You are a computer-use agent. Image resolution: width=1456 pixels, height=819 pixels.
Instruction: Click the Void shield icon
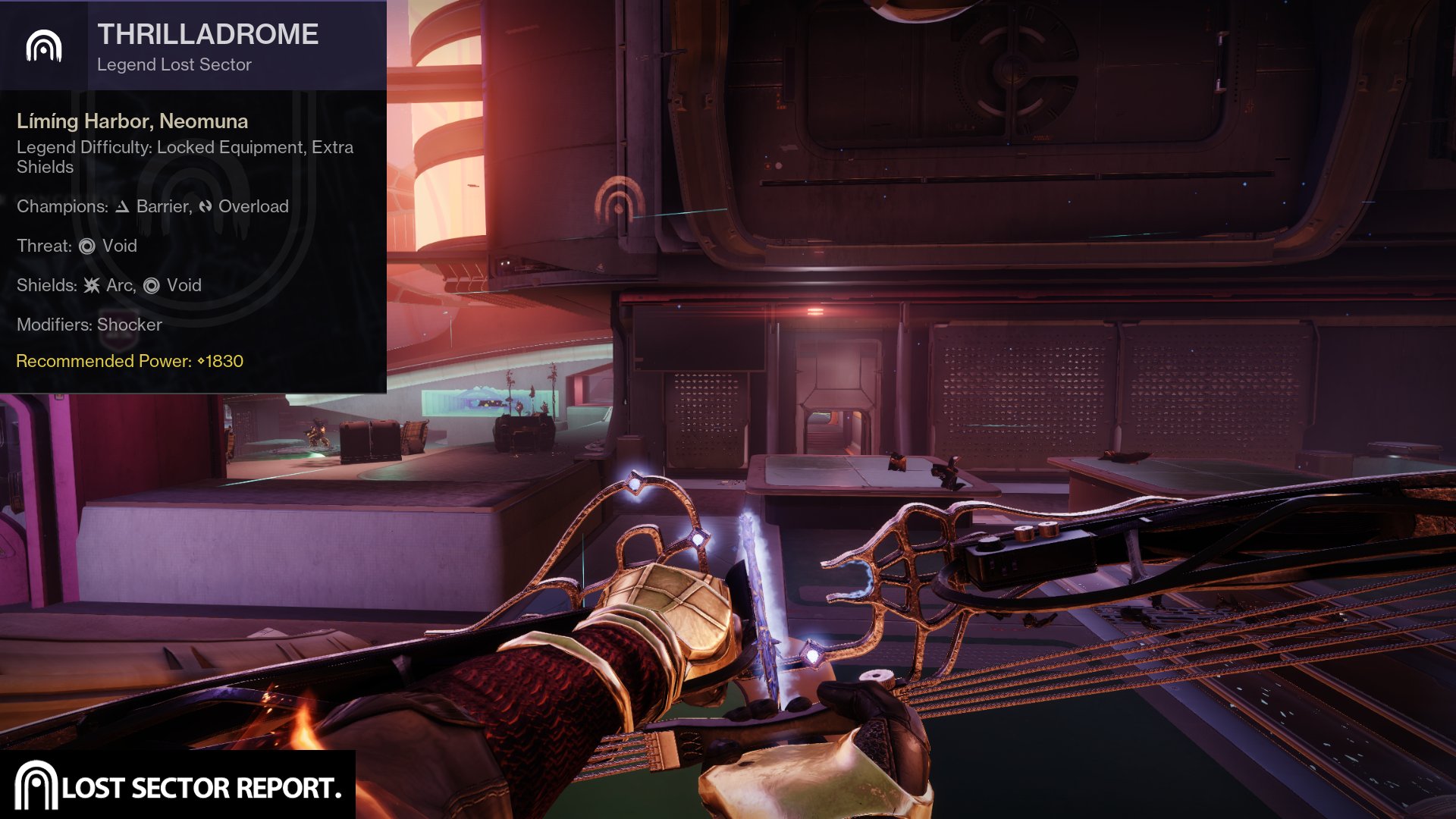[152, 285]
